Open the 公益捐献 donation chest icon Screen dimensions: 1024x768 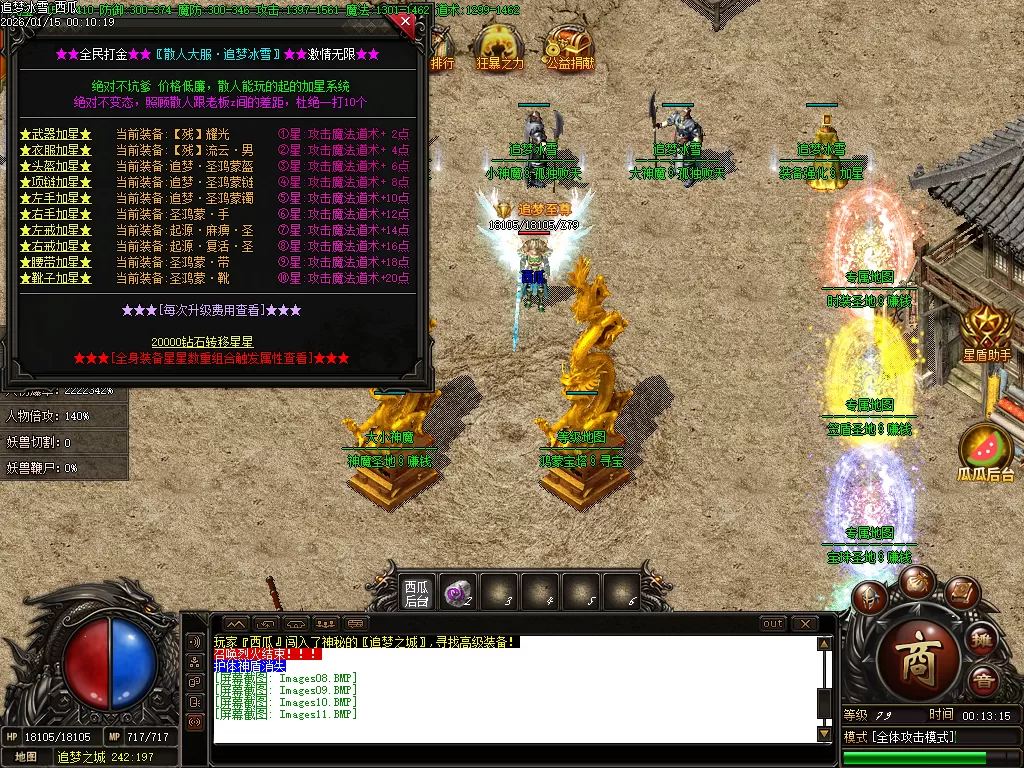click(x=570, y=48)
